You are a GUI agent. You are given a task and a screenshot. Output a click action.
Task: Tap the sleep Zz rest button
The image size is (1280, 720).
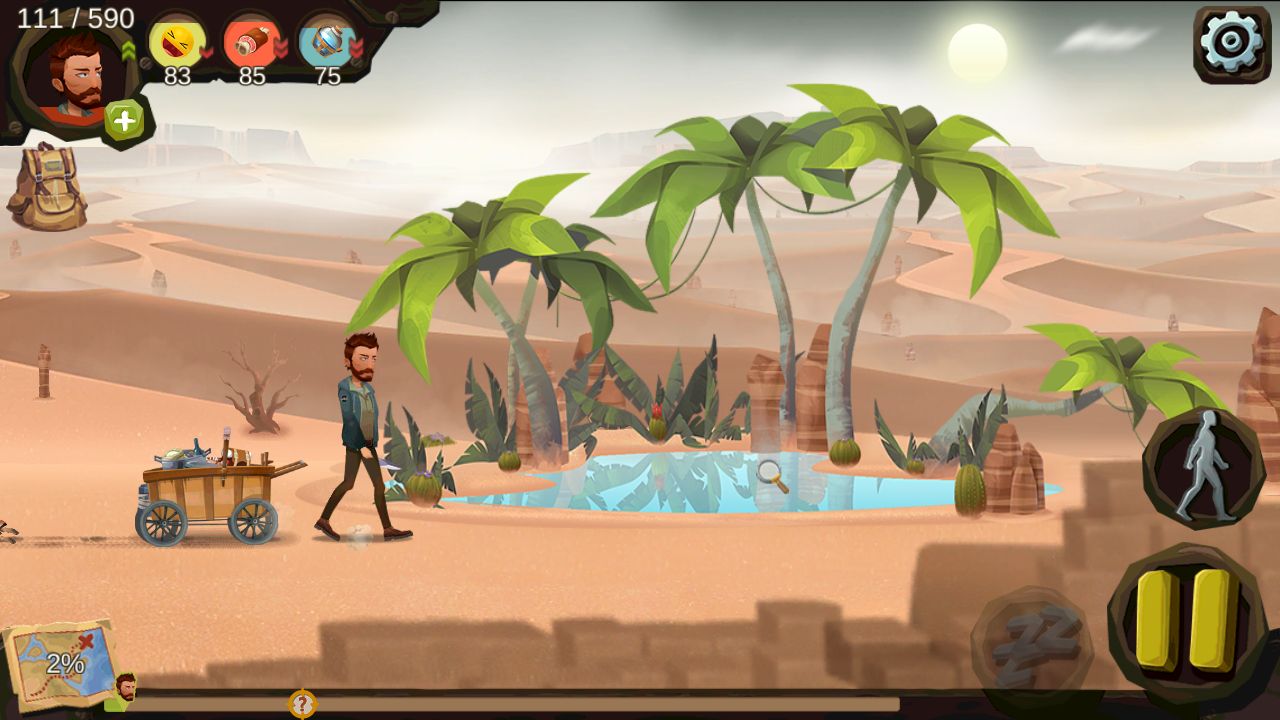1031,644
